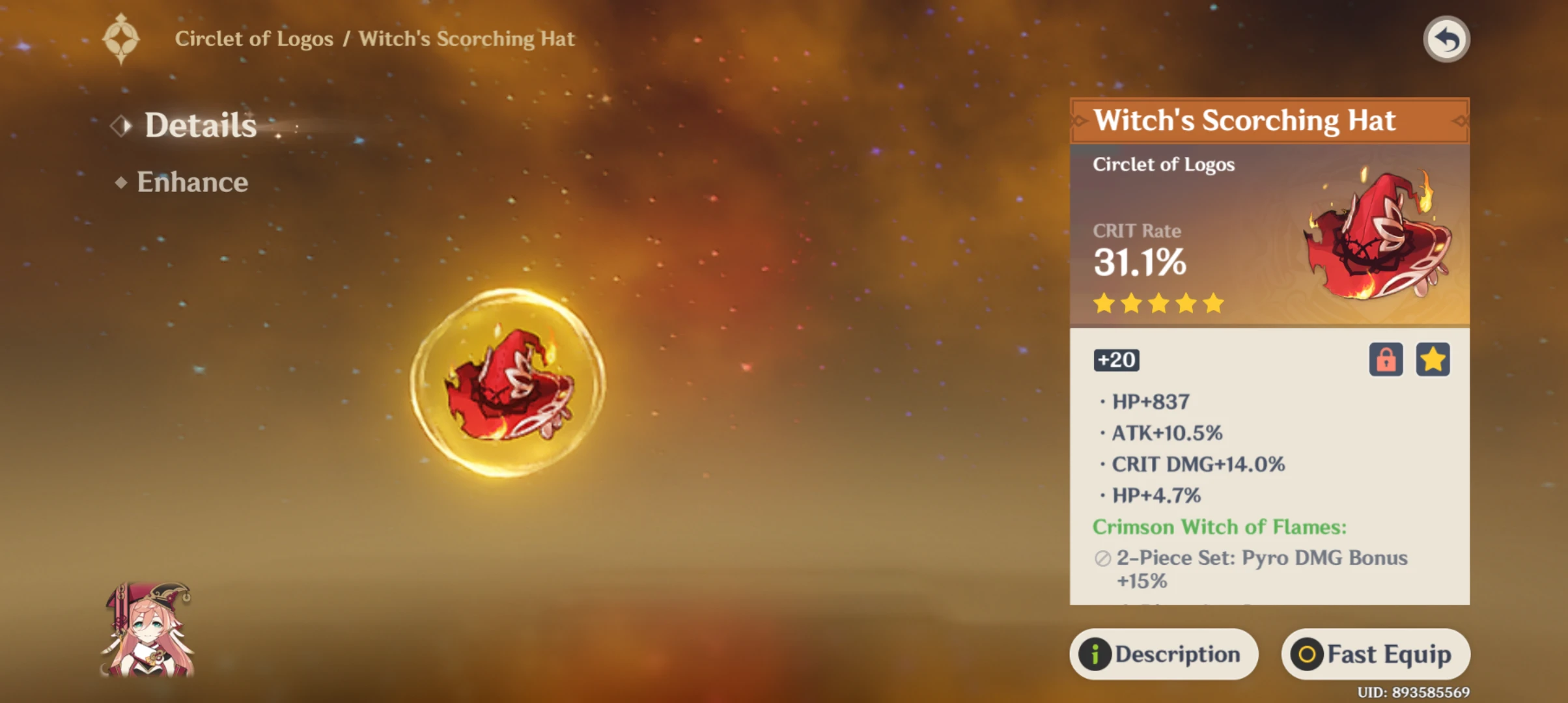
Task: Switch to the Enhance tab
Action: pyautogui.click(x=191, y=182)
